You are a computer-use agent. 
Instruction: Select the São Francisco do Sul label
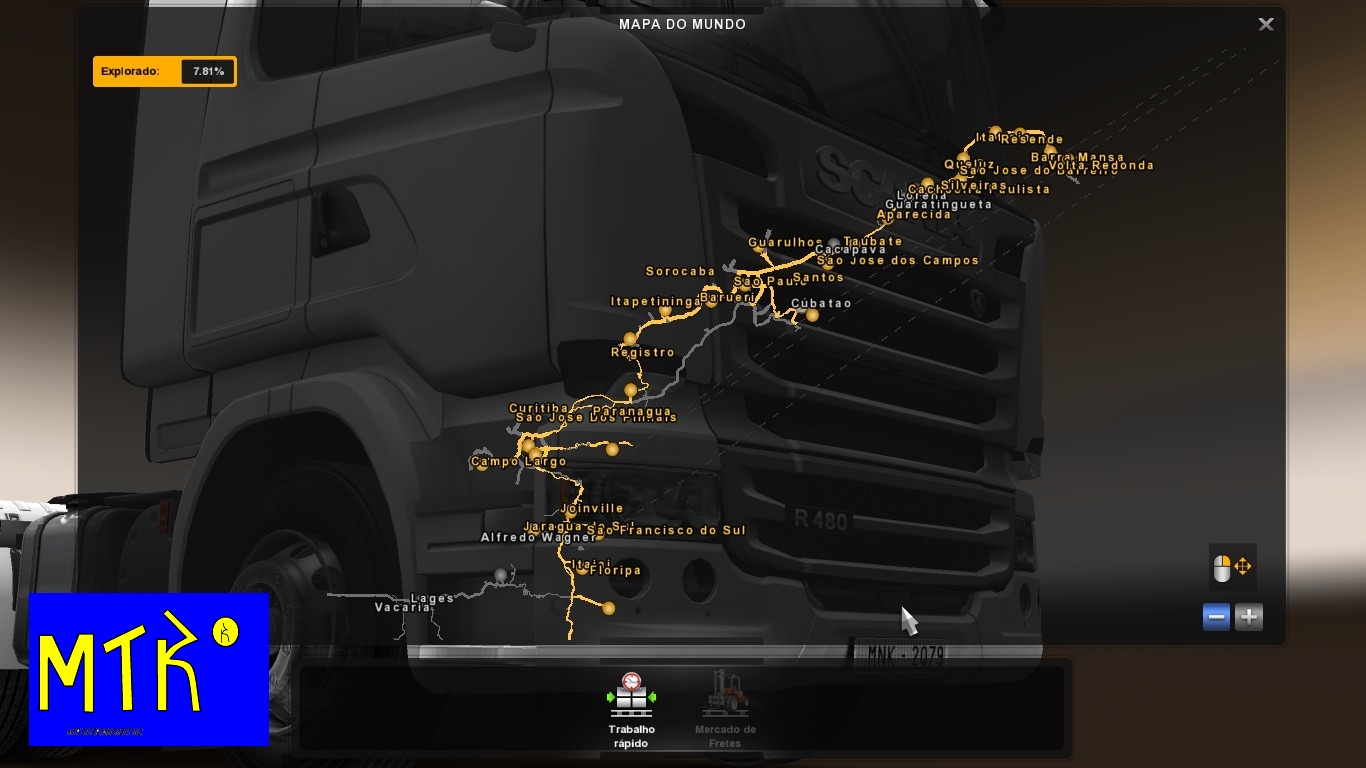click(x=665, y=529)
